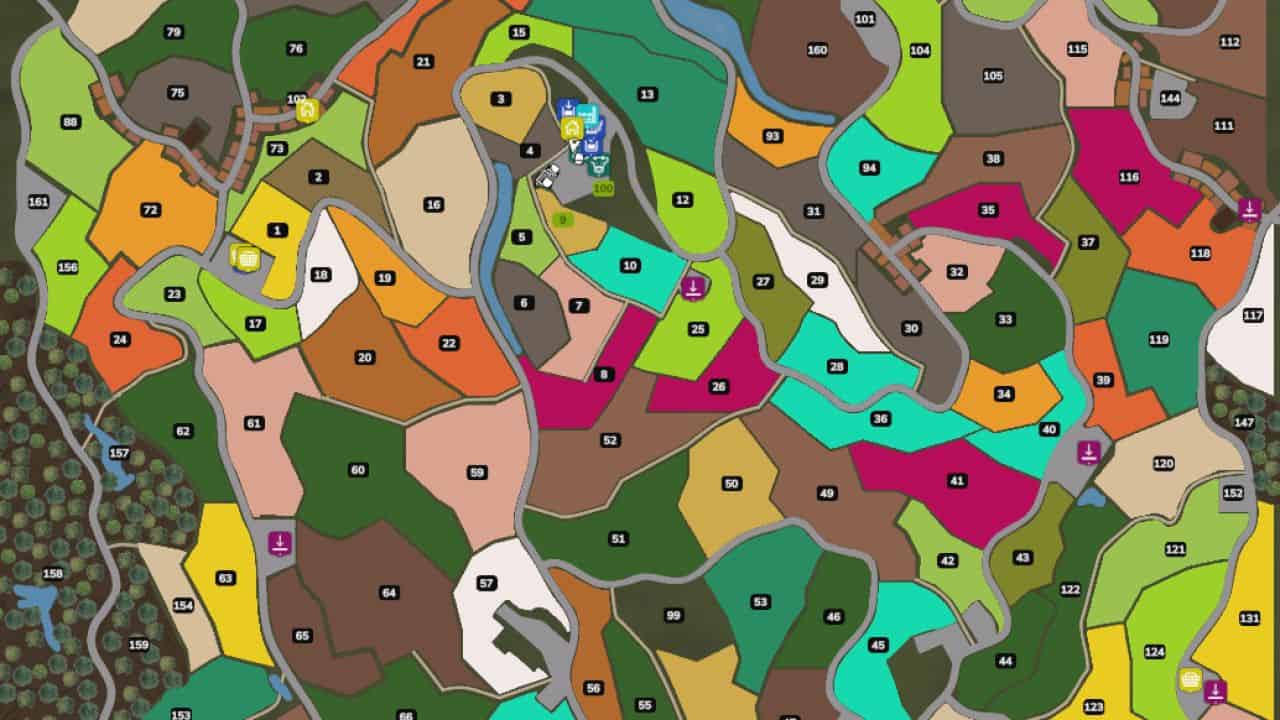Open the cow livestock pen icon near field 100

point(598,165)
